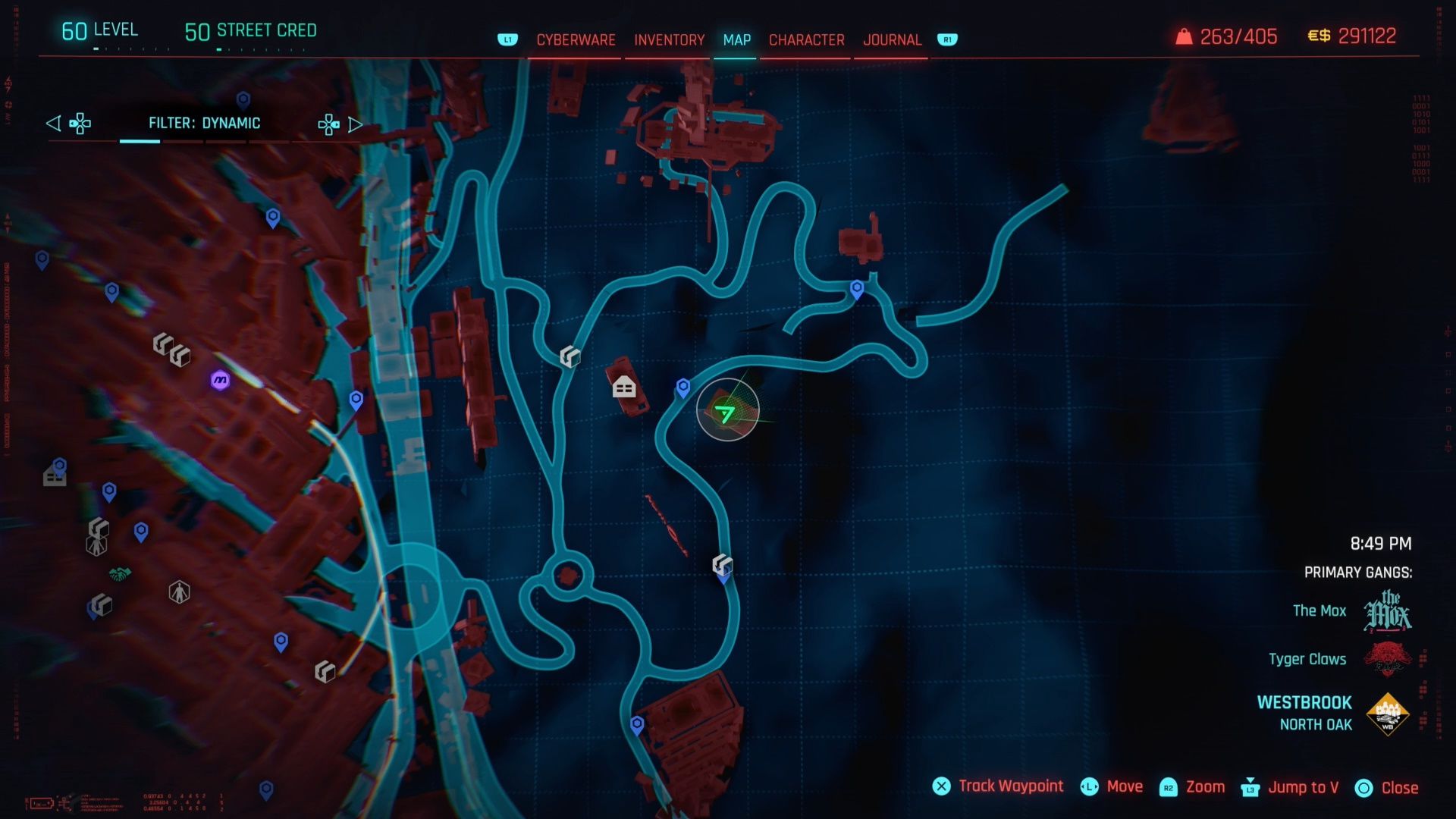Select V's green player position arrow

(725, 413)
